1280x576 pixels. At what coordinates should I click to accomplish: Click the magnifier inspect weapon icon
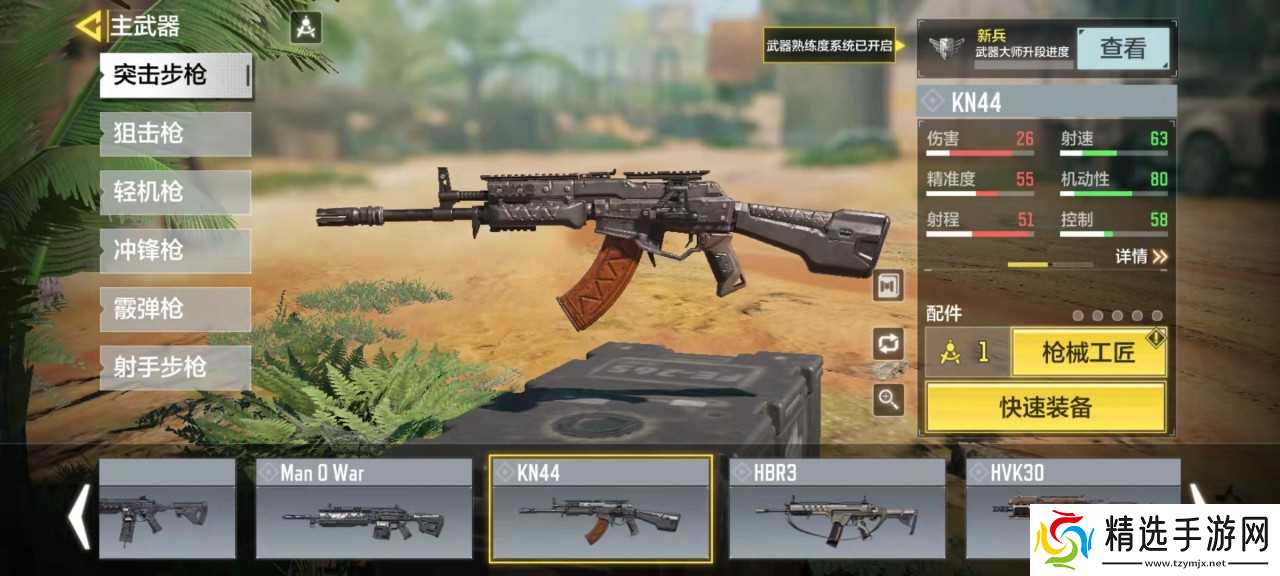coord(887,400)
